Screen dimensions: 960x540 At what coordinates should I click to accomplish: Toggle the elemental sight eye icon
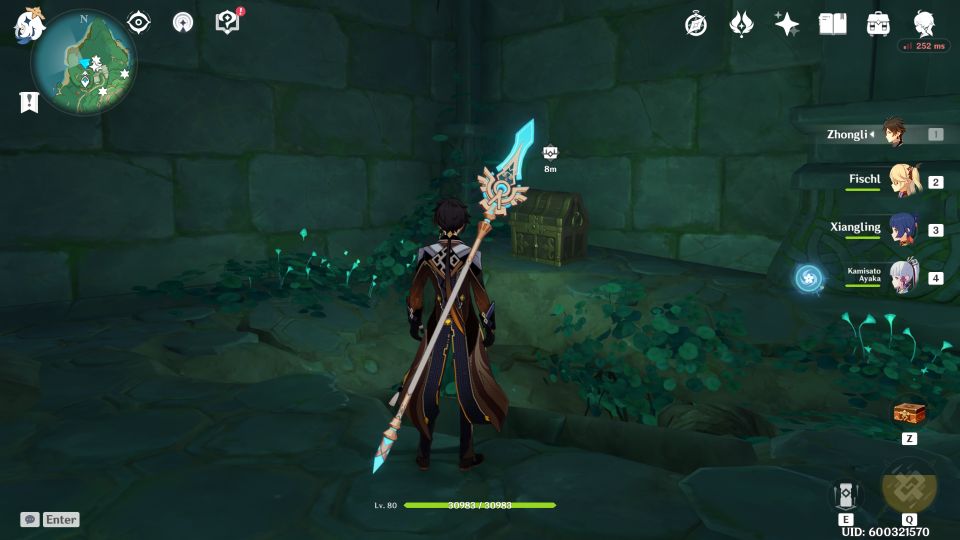139,22
